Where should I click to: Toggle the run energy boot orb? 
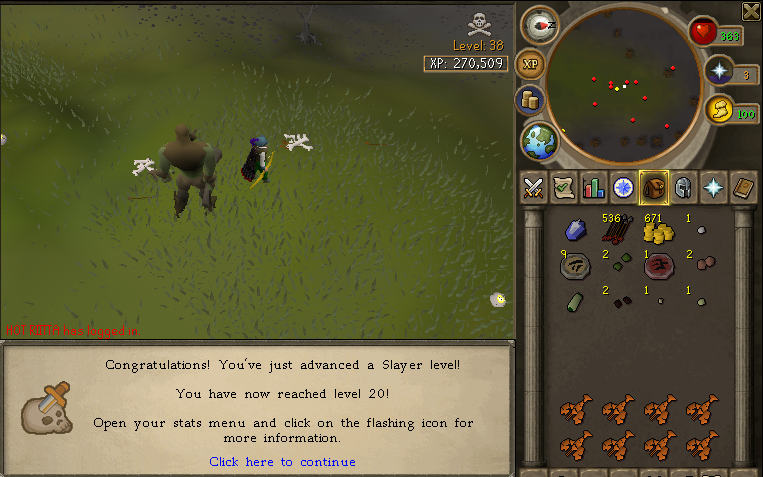[719, 110]
